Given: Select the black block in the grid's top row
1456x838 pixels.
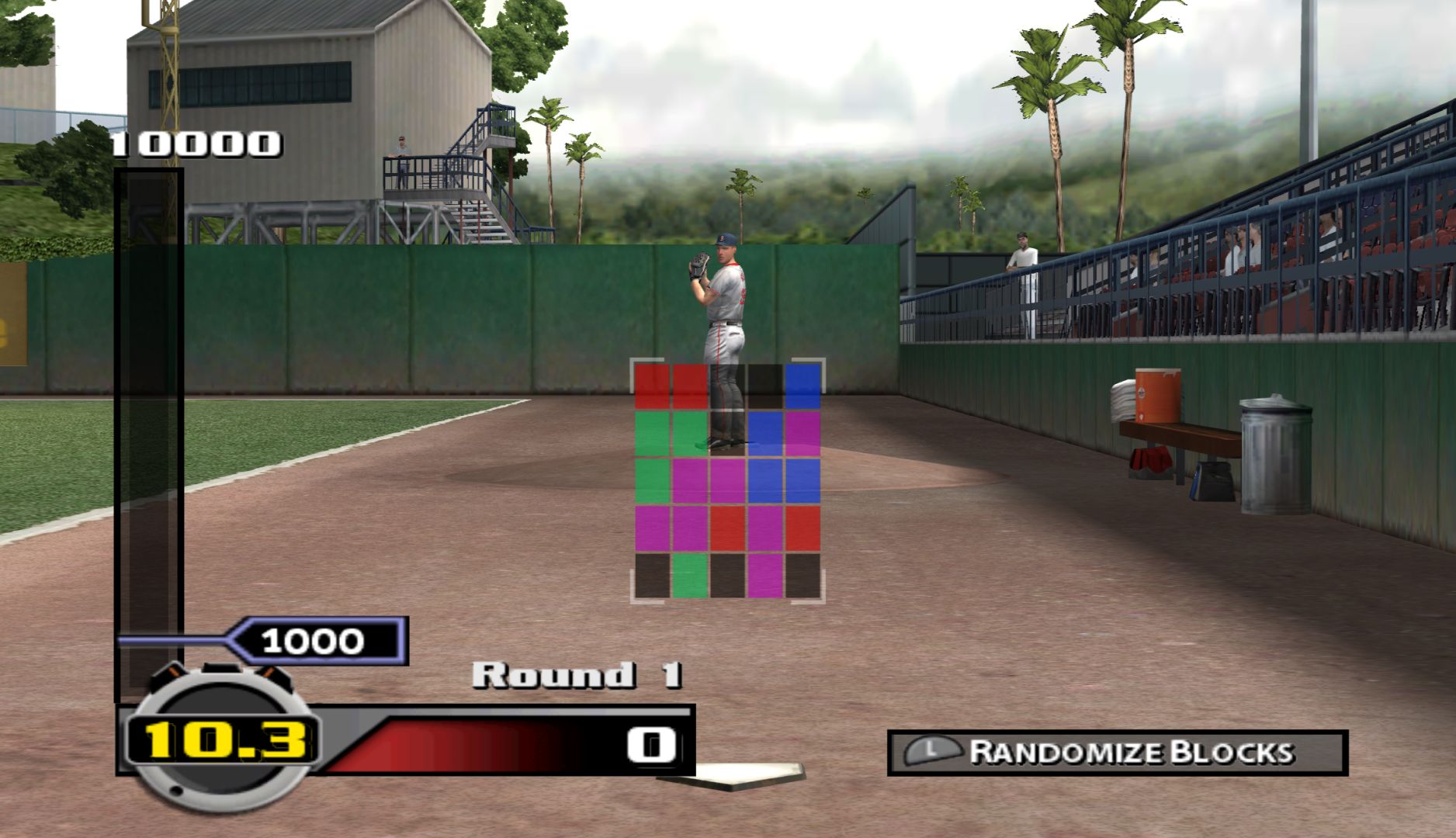Looking at the screenshot, I should pyautogui.click(x=764, y=386).
